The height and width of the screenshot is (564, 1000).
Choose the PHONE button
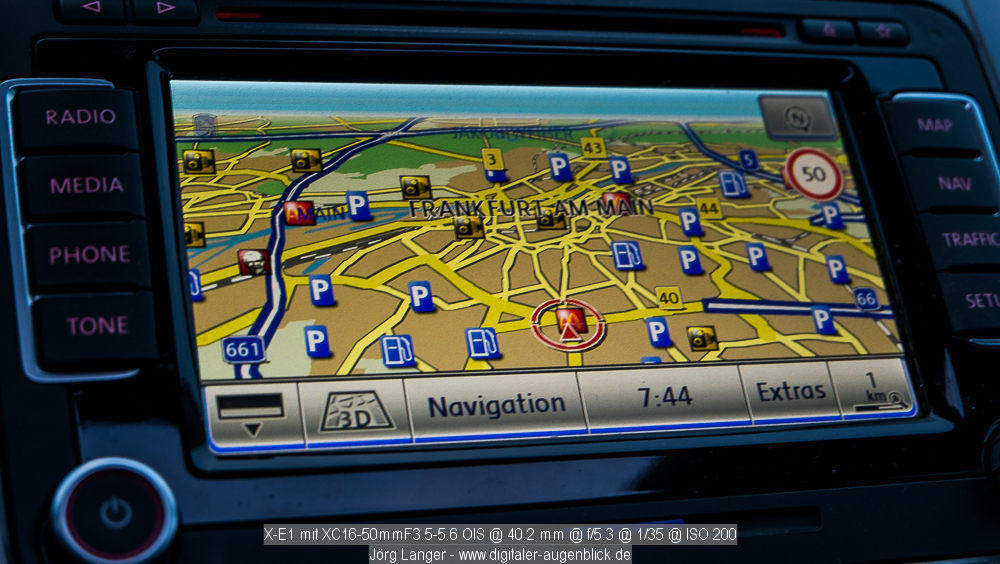(89, 255)
